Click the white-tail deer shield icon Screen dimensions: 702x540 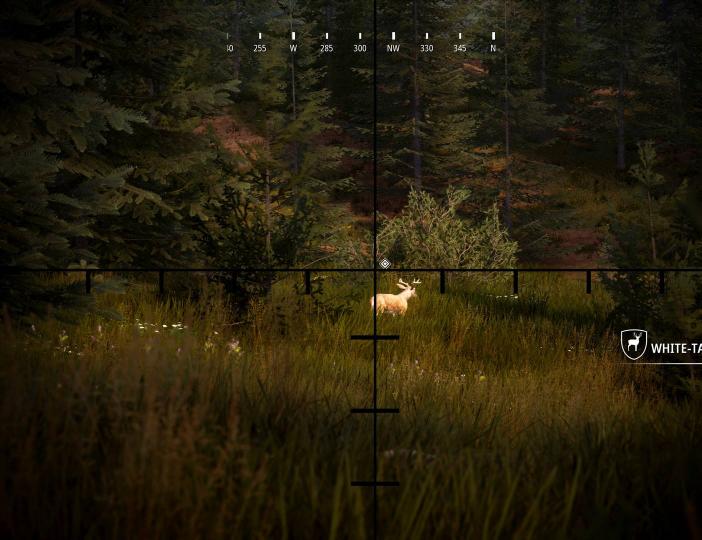click(x=633, y=345)
